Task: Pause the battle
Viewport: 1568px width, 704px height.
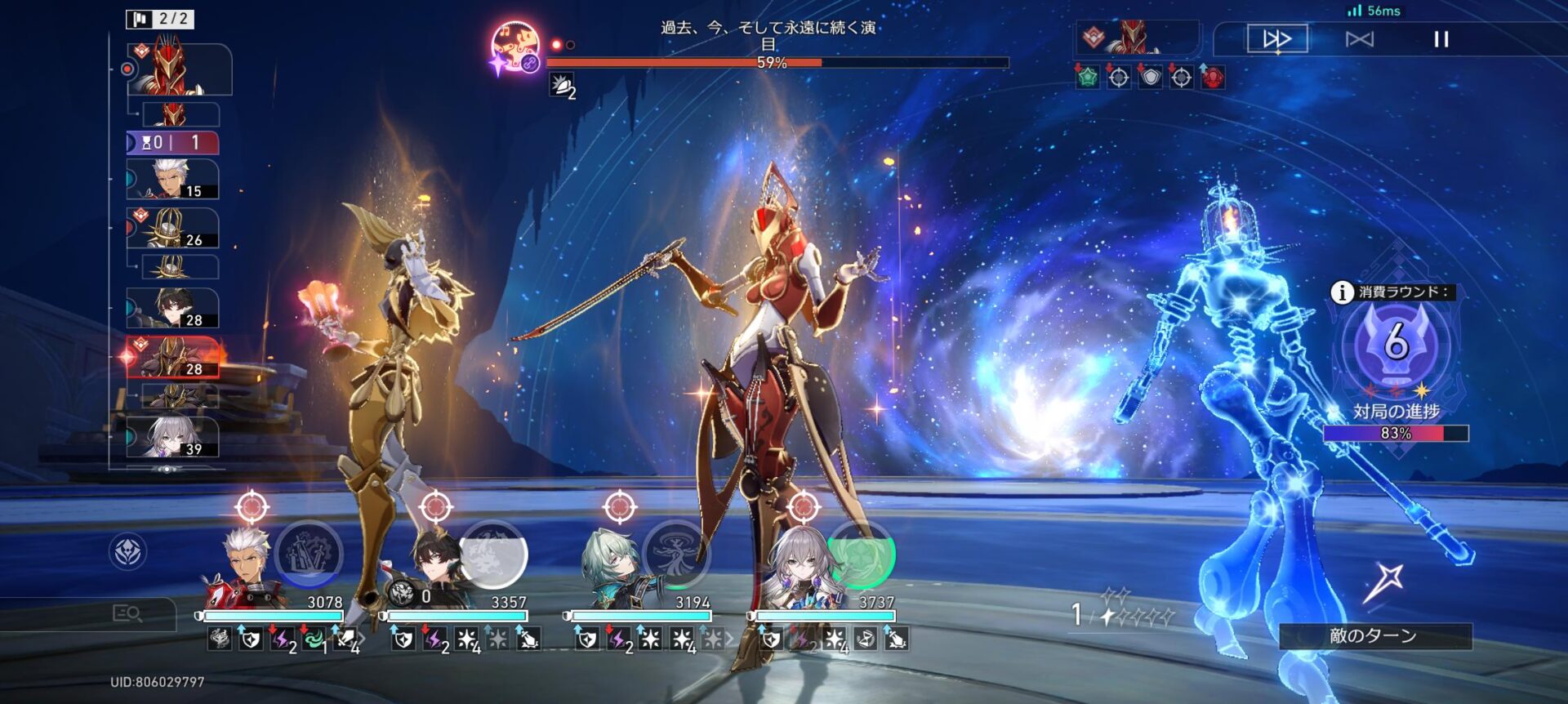Action: tap(1441, 39)
